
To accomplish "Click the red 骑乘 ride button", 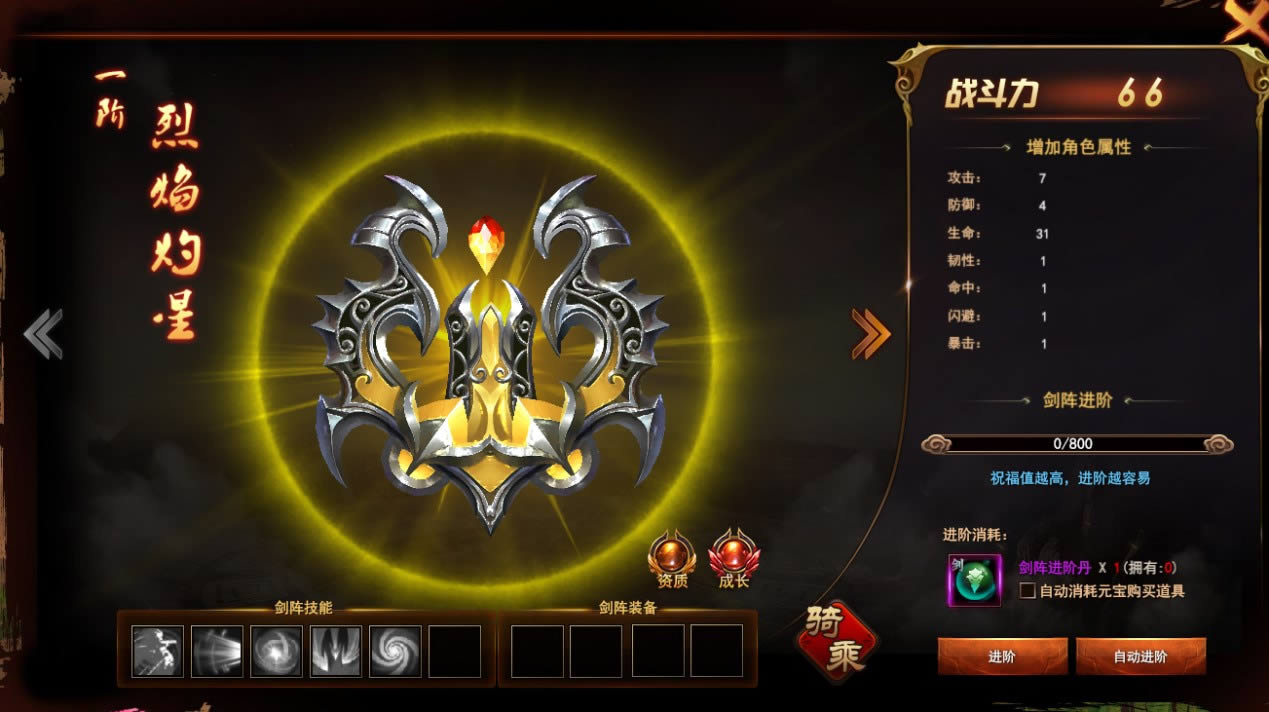I will [836, 641].
